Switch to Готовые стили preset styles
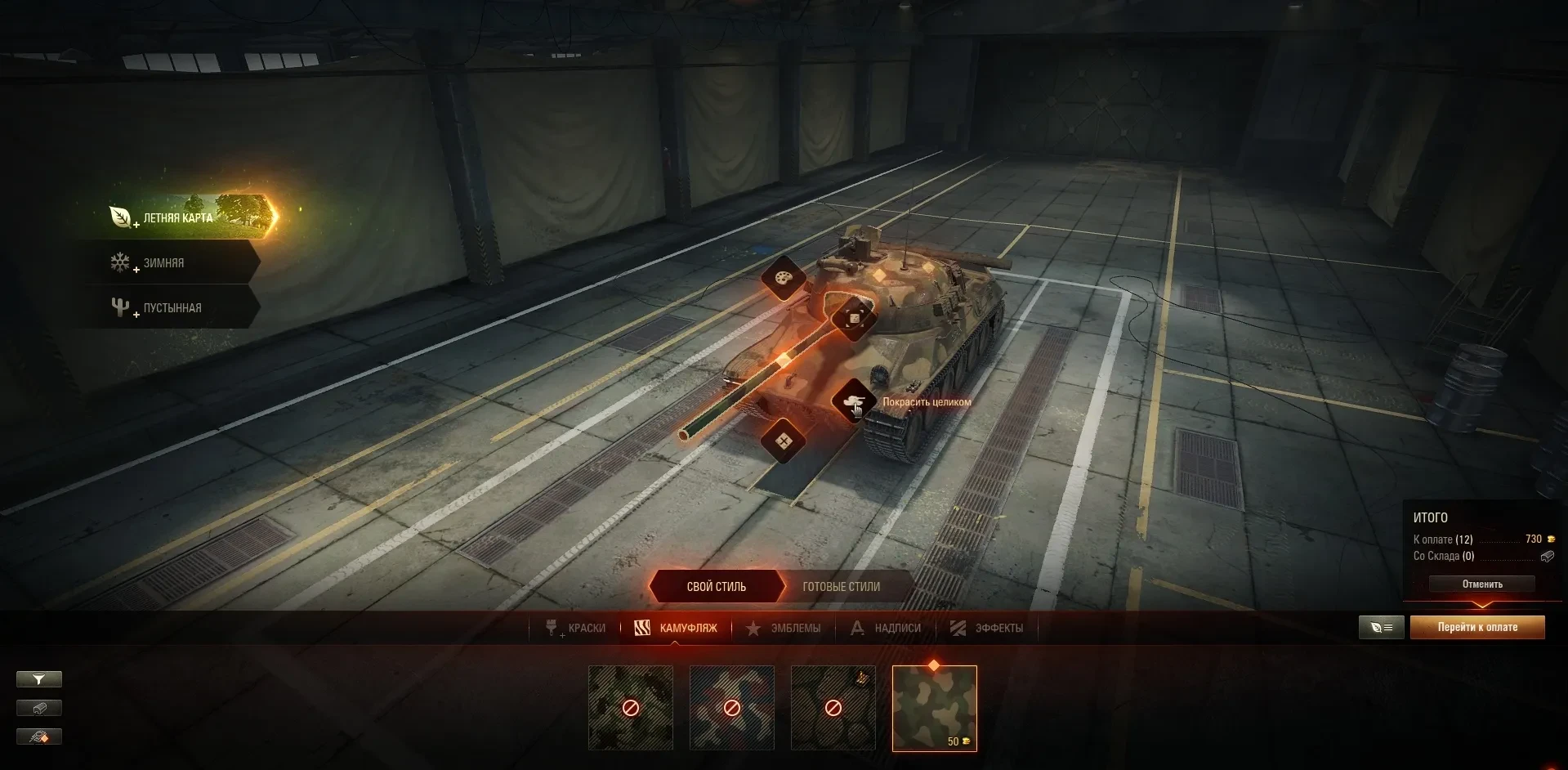This screenshot has height=770, width=1568. point(841,587)
